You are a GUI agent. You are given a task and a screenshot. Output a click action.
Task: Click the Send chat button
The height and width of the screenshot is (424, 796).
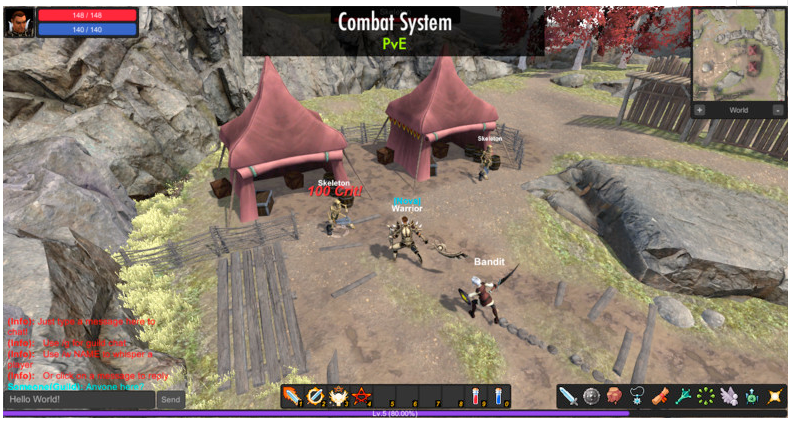point(171,400)
